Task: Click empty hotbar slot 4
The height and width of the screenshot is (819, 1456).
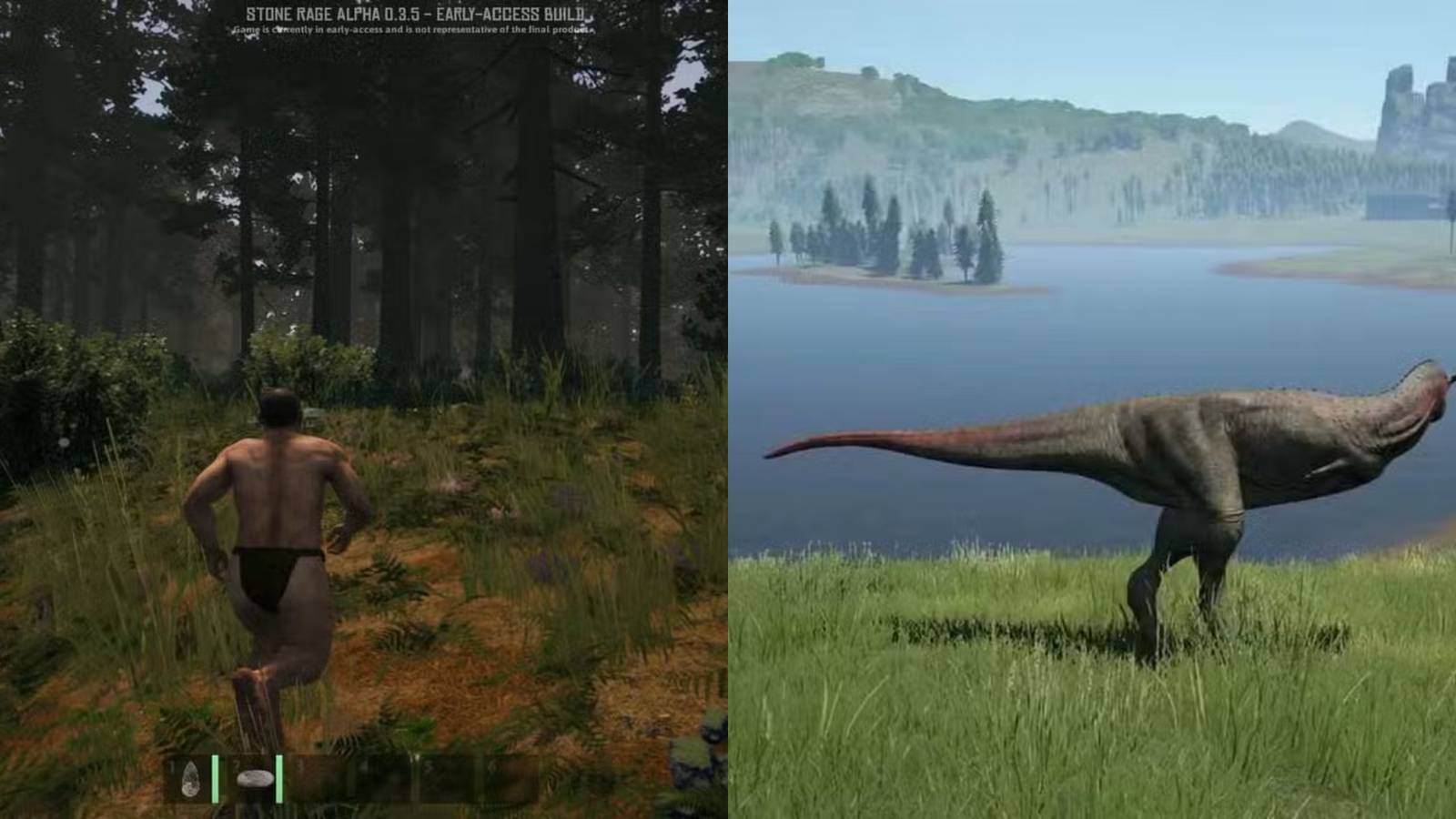Action: tap(387, 778)
